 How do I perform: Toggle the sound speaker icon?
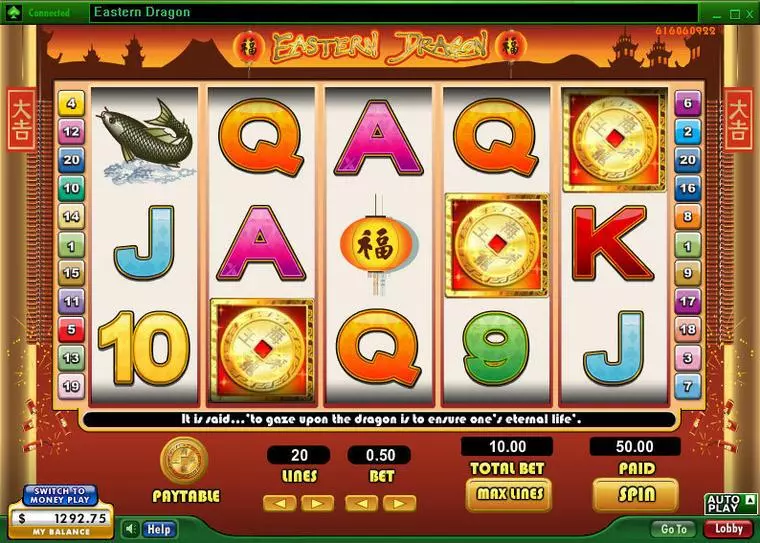click(131, 529)
